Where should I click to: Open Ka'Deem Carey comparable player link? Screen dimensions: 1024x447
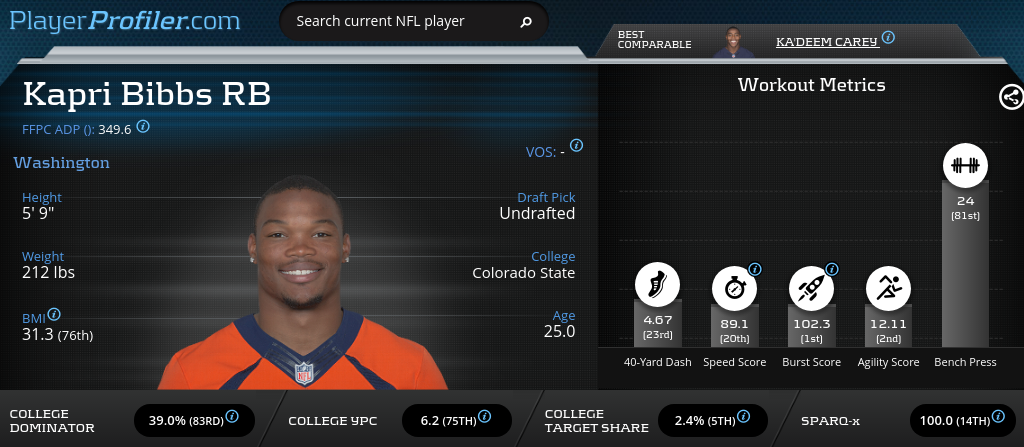point(826,41)
